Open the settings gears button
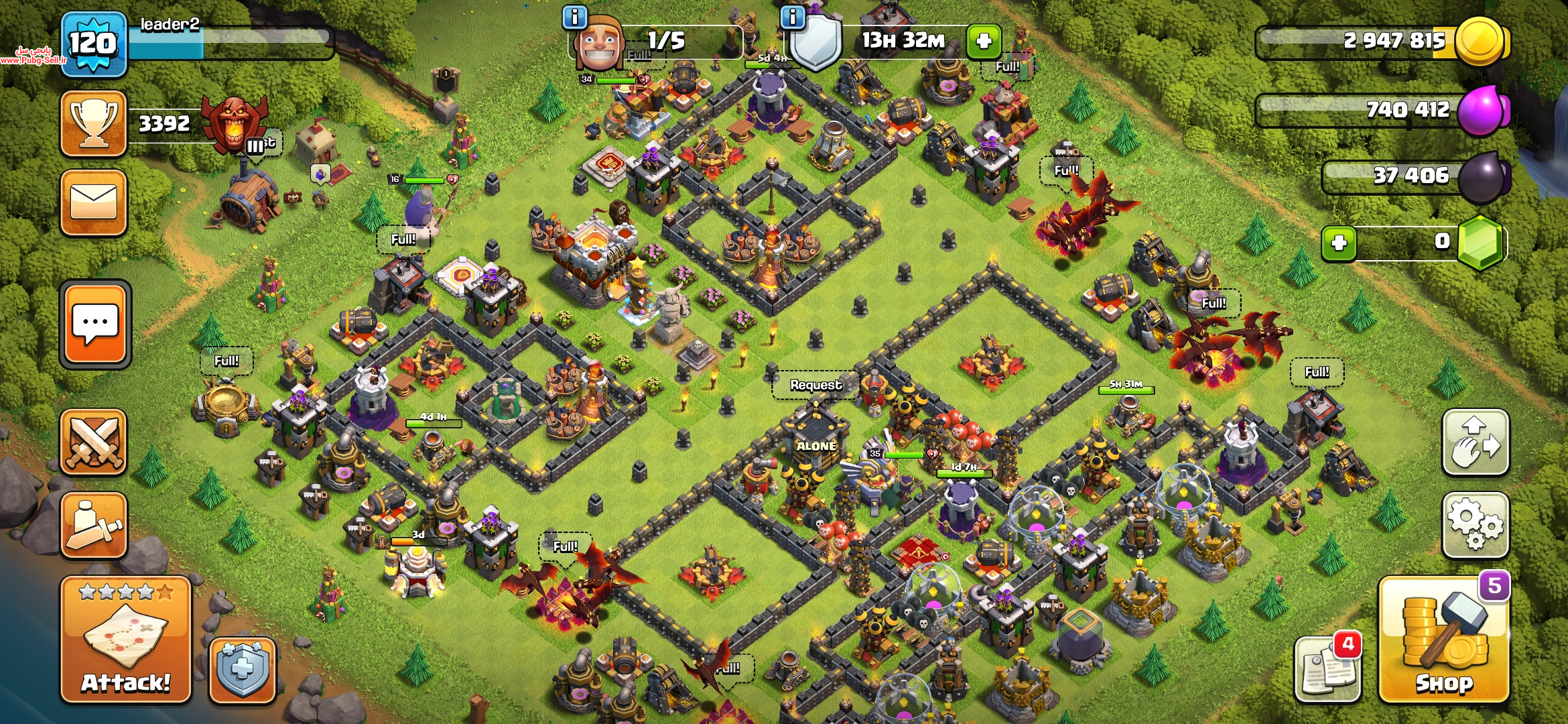 click(x=1475, y=526)
